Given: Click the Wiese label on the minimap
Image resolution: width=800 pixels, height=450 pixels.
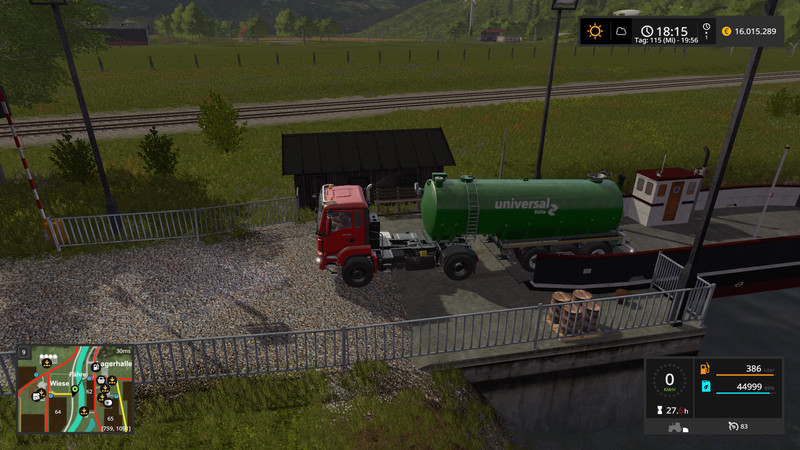Looking at the screenshot, I should (x=59, y=382).
